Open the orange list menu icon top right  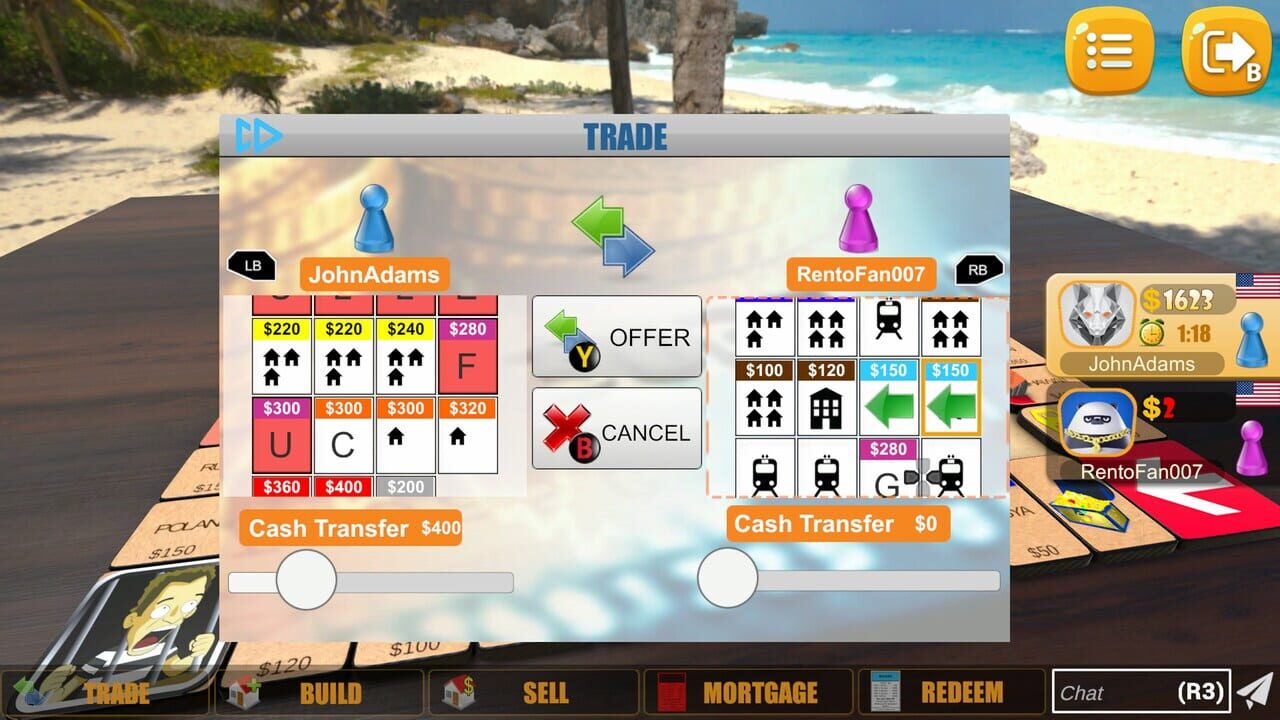pos(1108,48)
